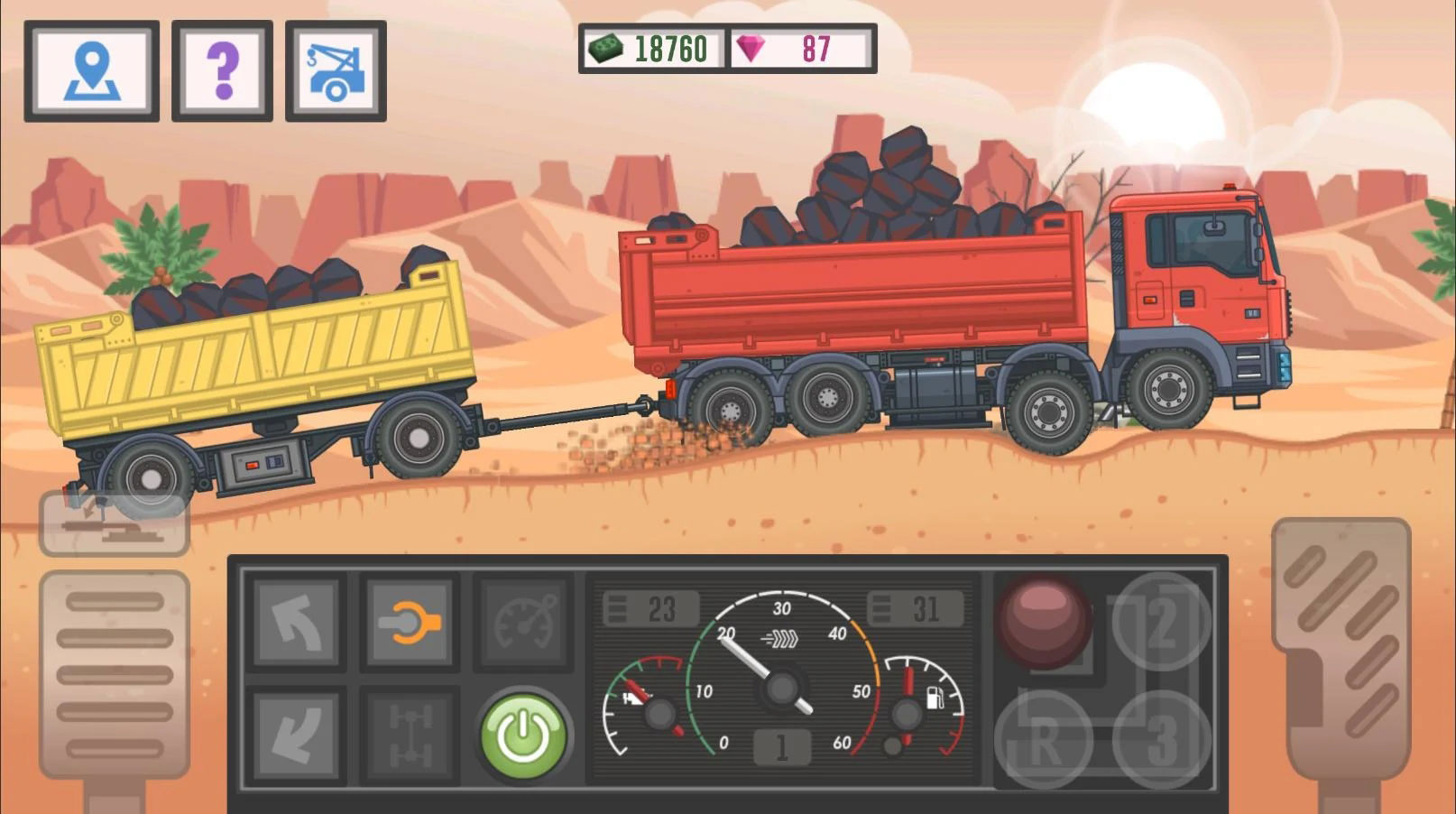
Task: Activate the down-left curved arrow button
Action: pos(297,735)
